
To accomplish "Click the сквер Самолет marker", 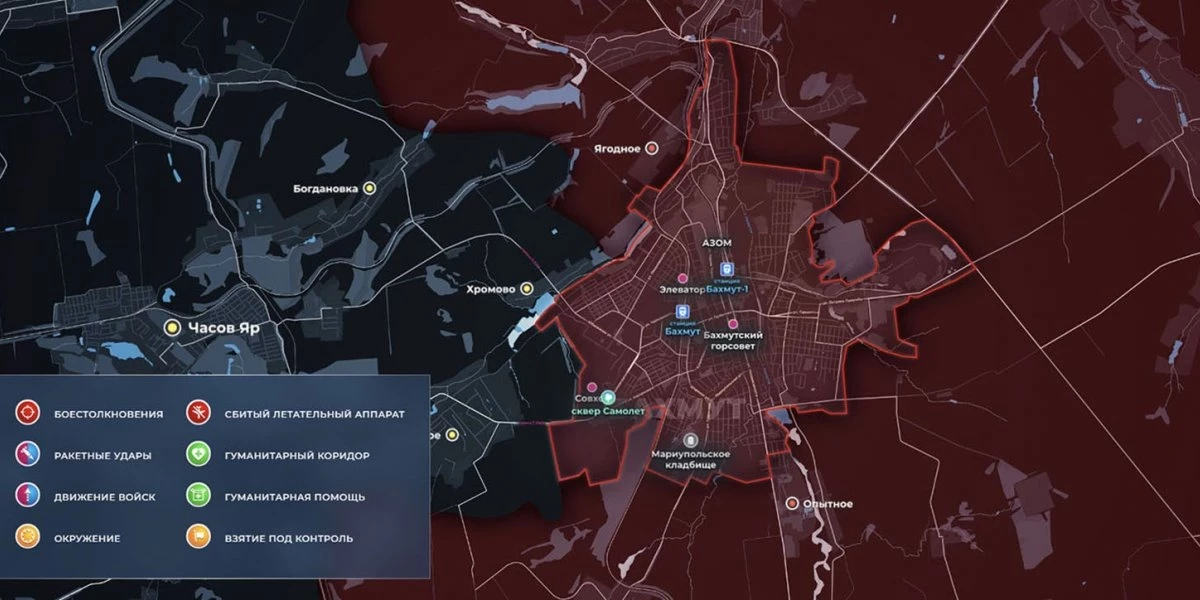I will click(607, 397).
